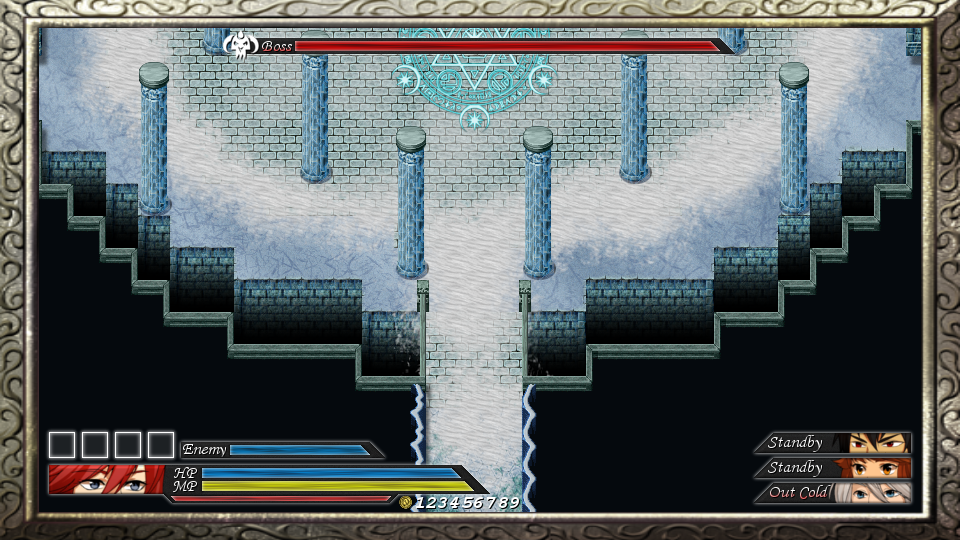960x540 pixels.
Task: Click the Boss skull emblem icon
Action: [240, 46]
